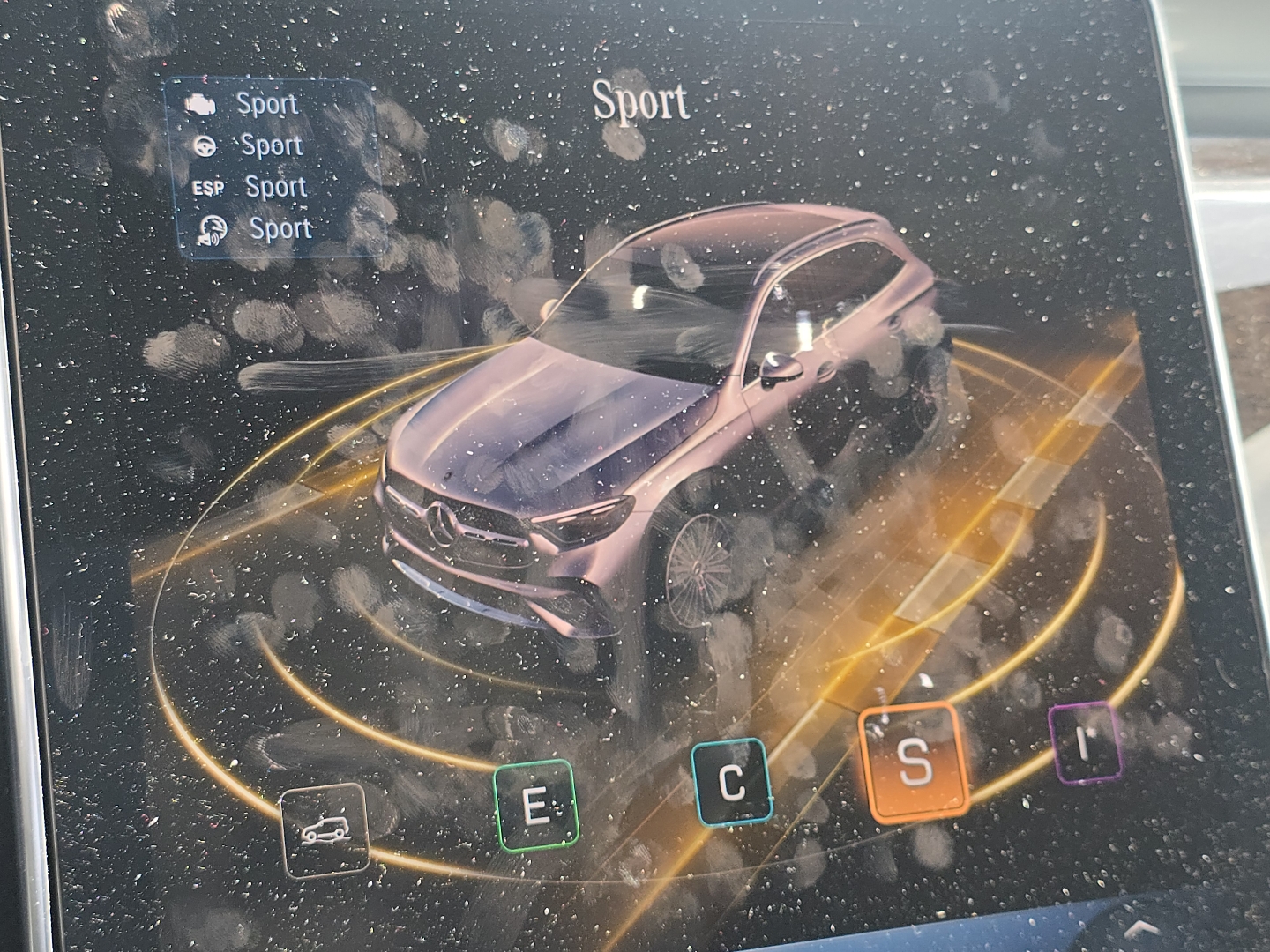Select the teal C Comfort mode icon

[x=732, y=781]
